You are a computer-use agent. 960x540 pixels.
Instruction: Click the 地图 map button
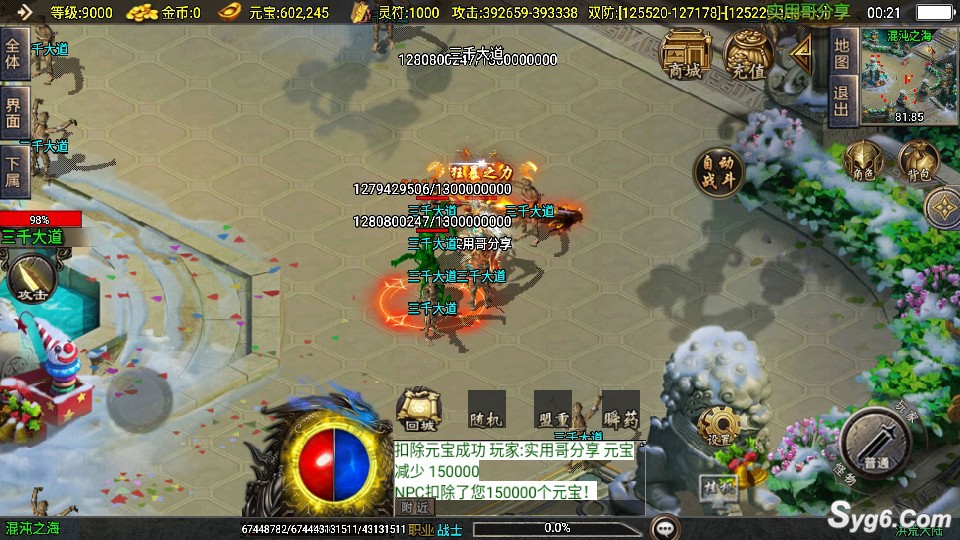click(x=842, y=55)
